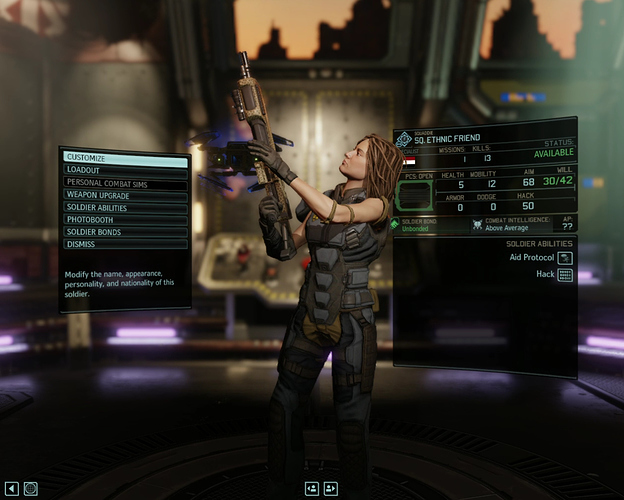Image resolution: width=624 pixels, height=500 pixels.
Task: Select the Loadout menu entry
Action: tap(125, 171)
